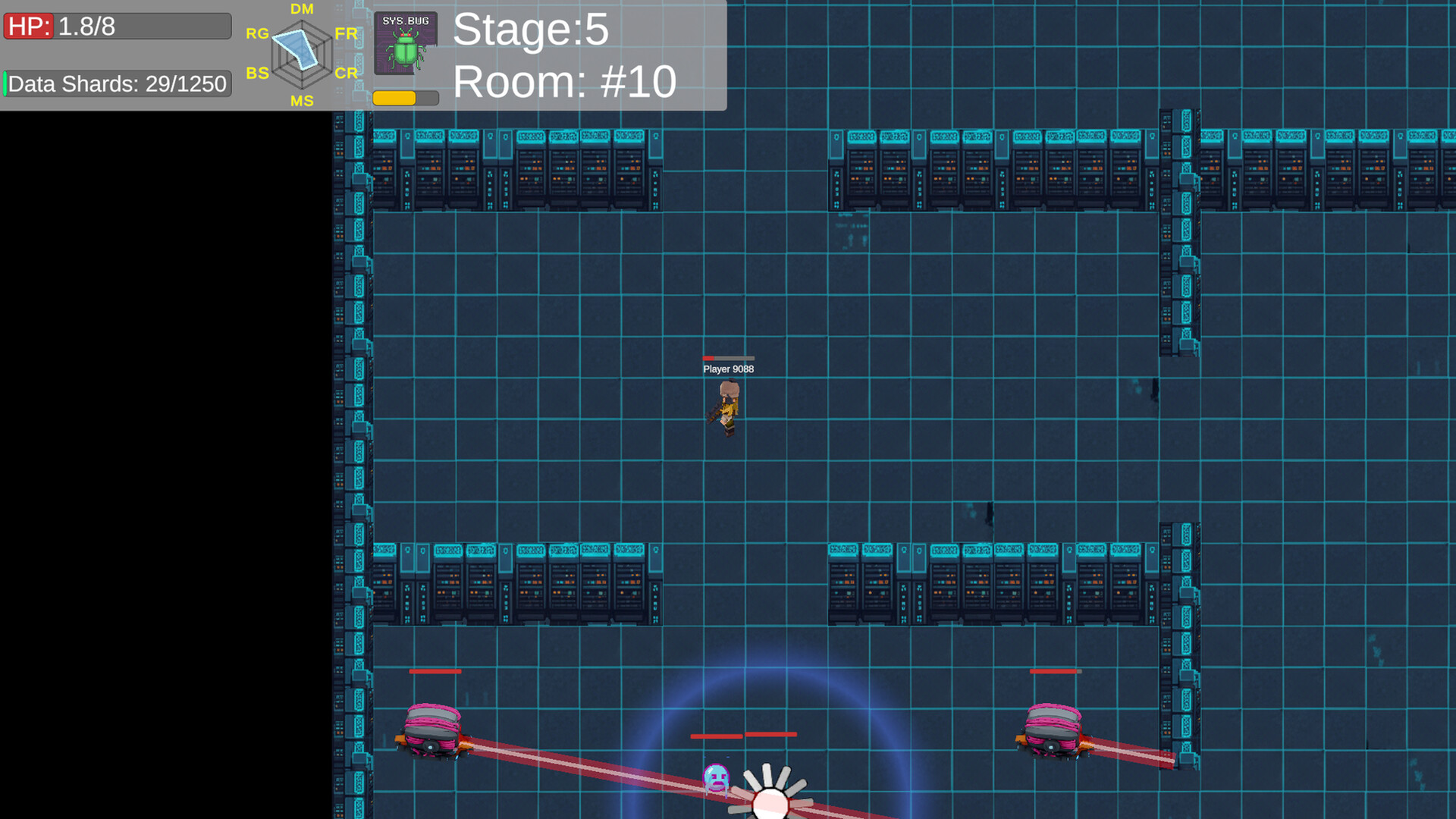This screenshot has height=819, width=1456.
Task: Click the Data Shards 29/1250 counter
Action: point(119,83)
